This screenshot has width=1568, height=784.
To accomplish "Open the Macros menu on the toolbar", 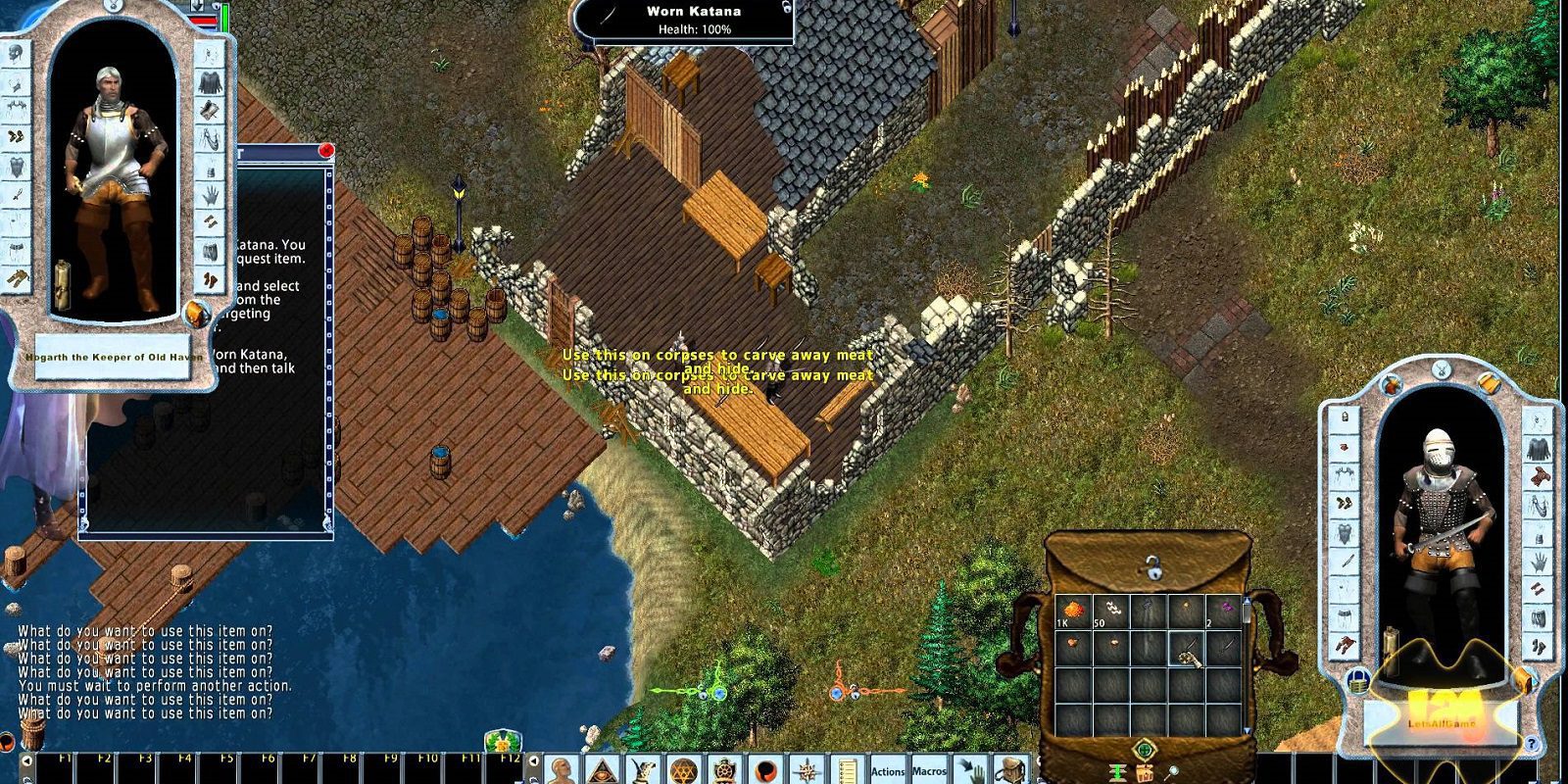I will click(929, 771).
